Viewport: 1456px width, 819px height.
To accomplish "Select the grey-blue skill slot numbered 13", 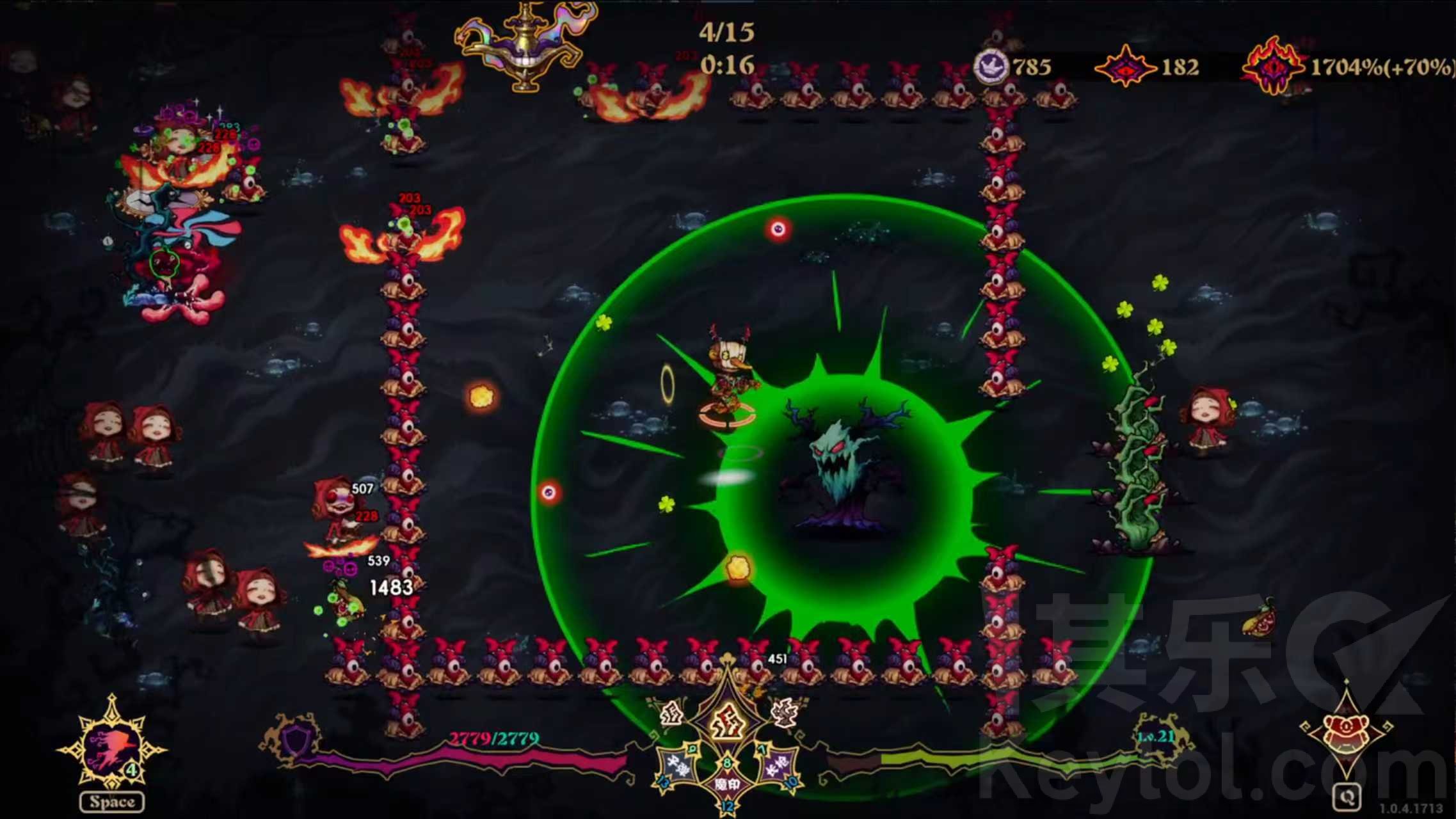I will pos(679,765).
